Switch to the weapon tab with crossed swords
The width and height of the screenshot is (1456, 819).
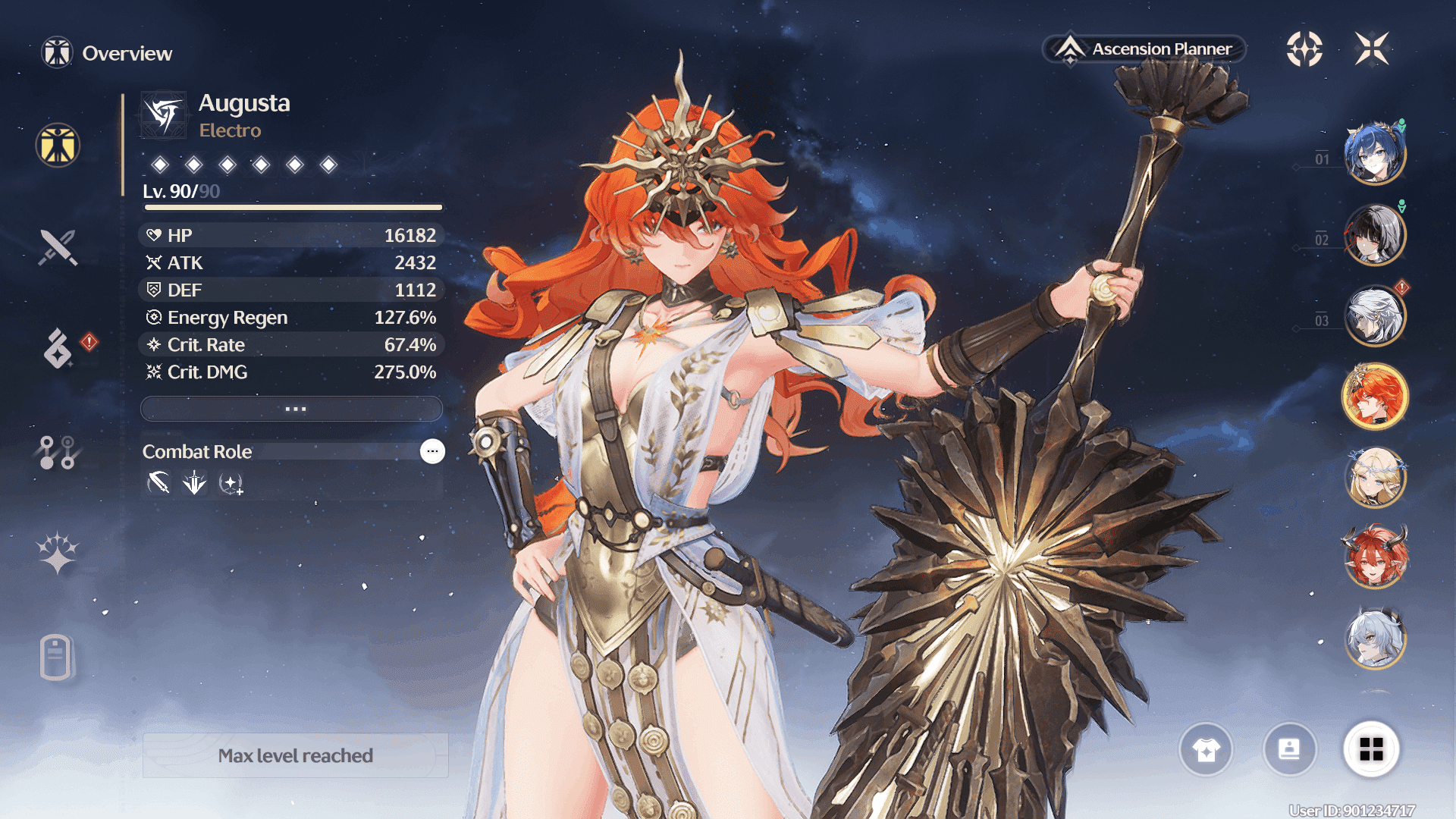point(58,247)
